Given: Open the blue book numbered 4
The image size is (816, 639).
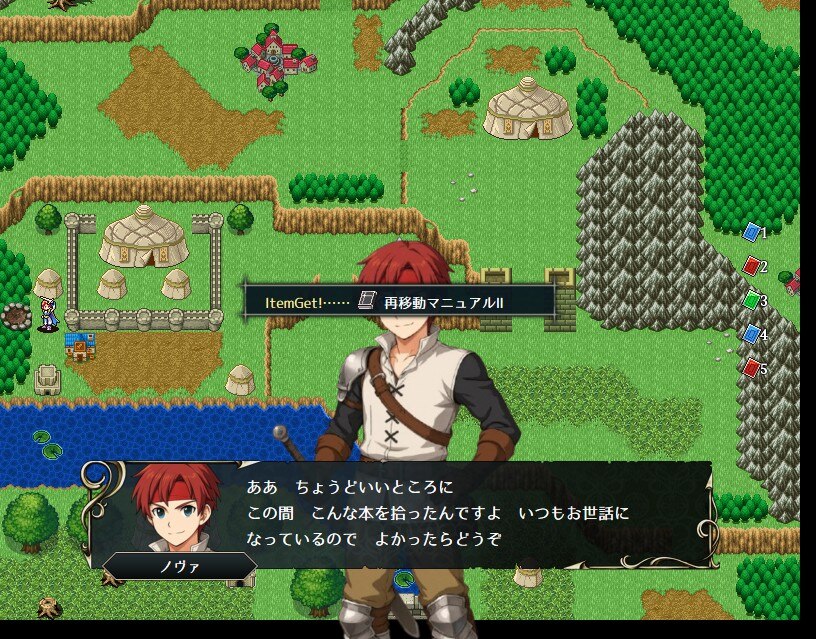Looking at the screenshot, I should (x=752, y=334).
